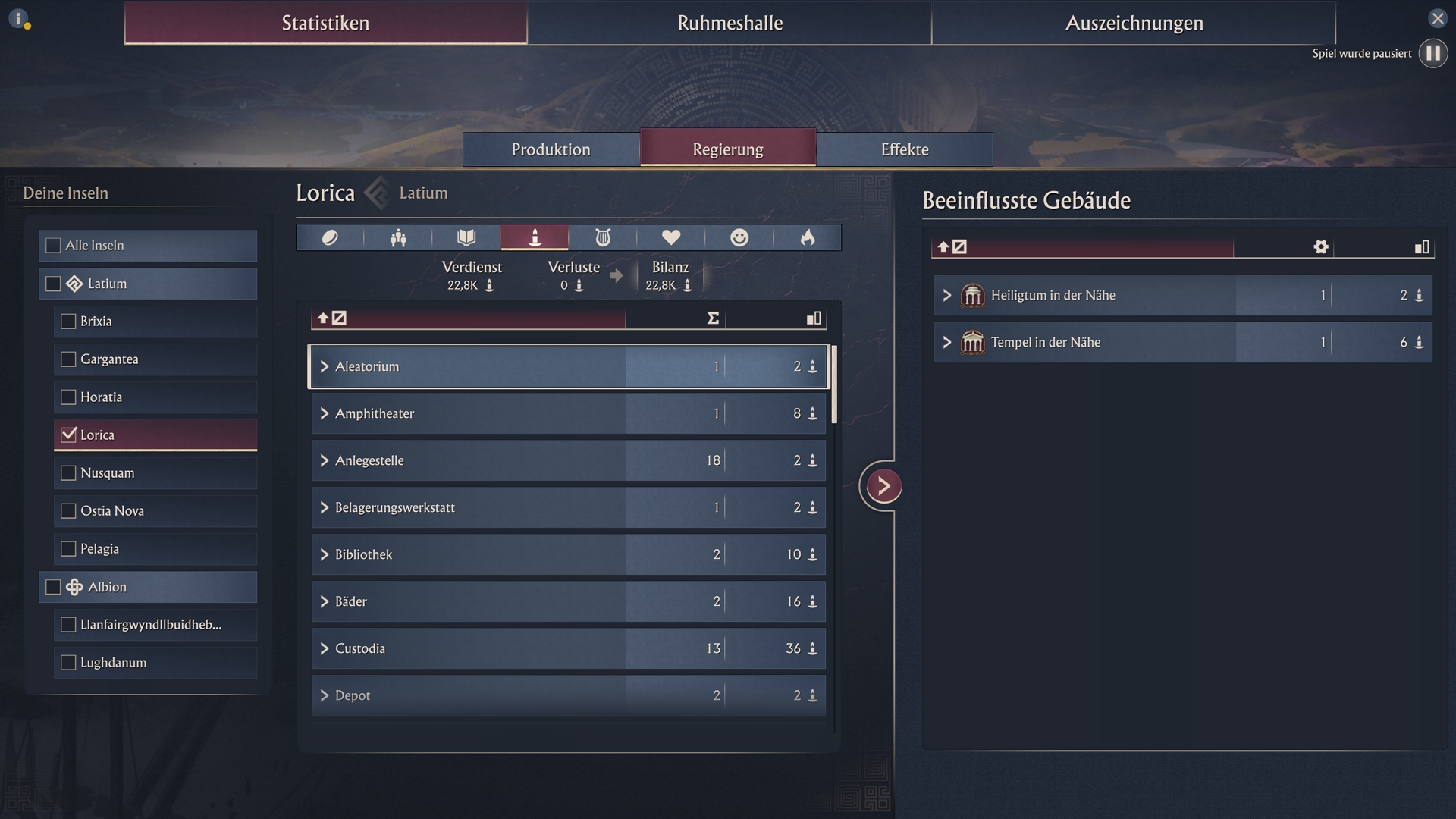
Task: Expand Tempel in der Nähe
Action: (x=946, y=342)
